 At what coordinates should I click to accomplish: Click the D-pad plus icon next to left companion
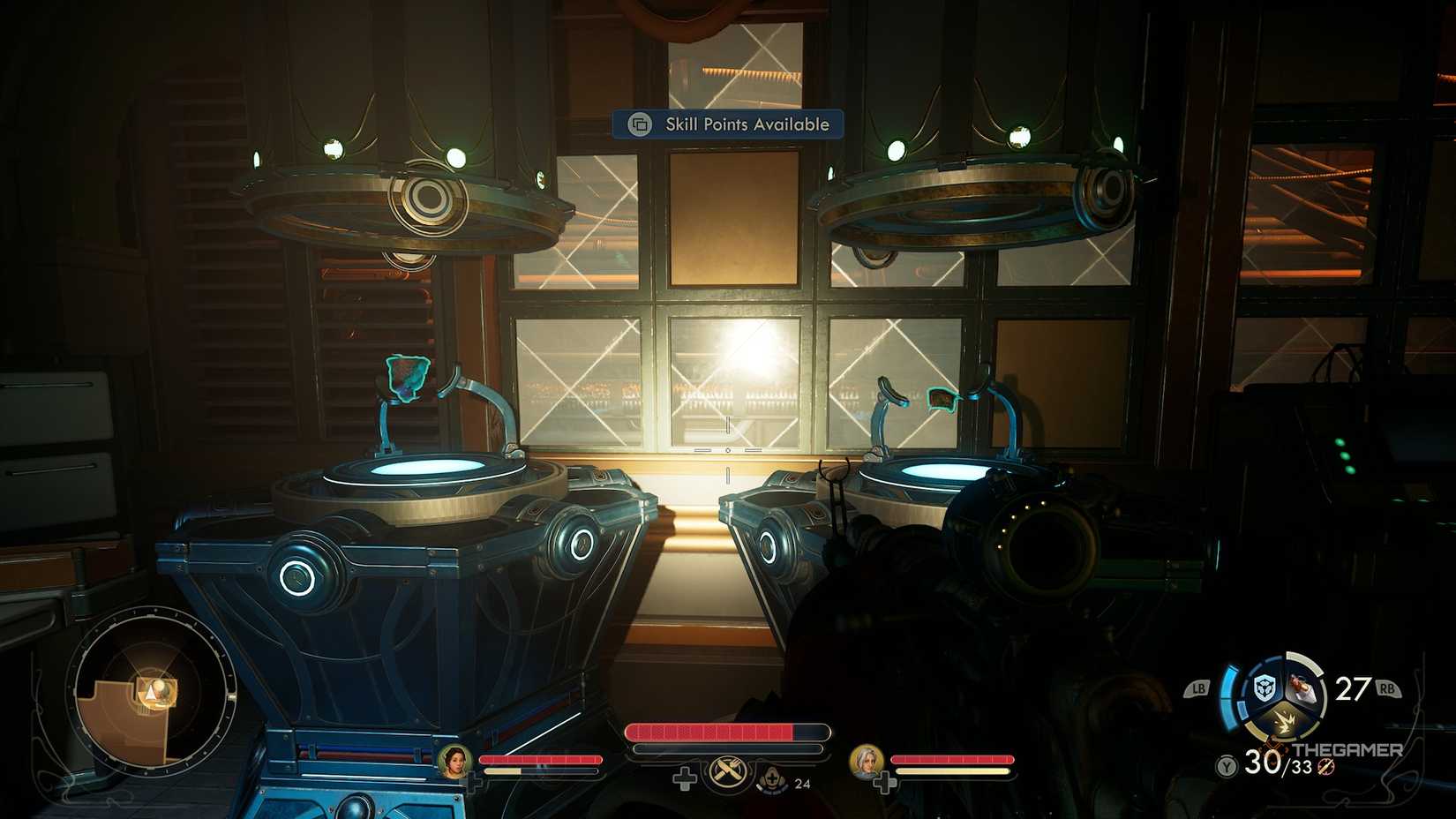474,780
